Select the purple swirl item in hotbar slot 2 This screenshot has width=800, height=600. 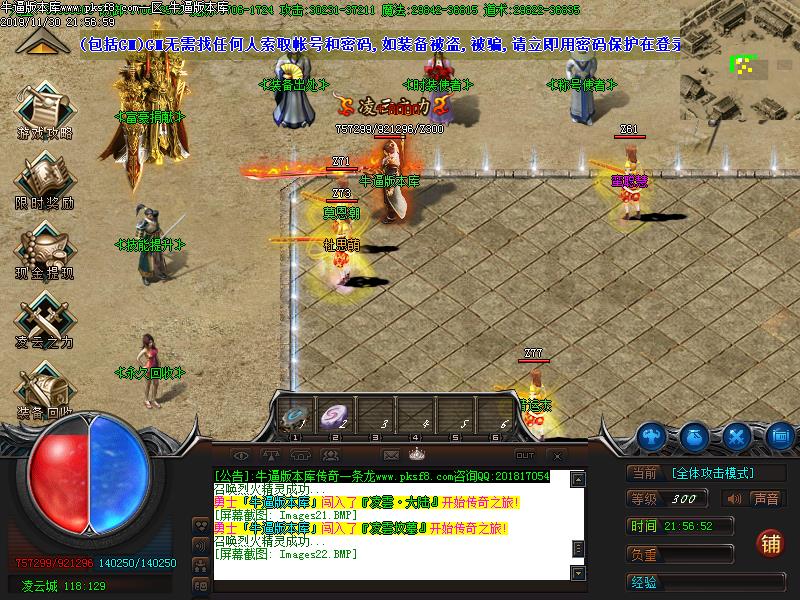(x=338, y=416)
